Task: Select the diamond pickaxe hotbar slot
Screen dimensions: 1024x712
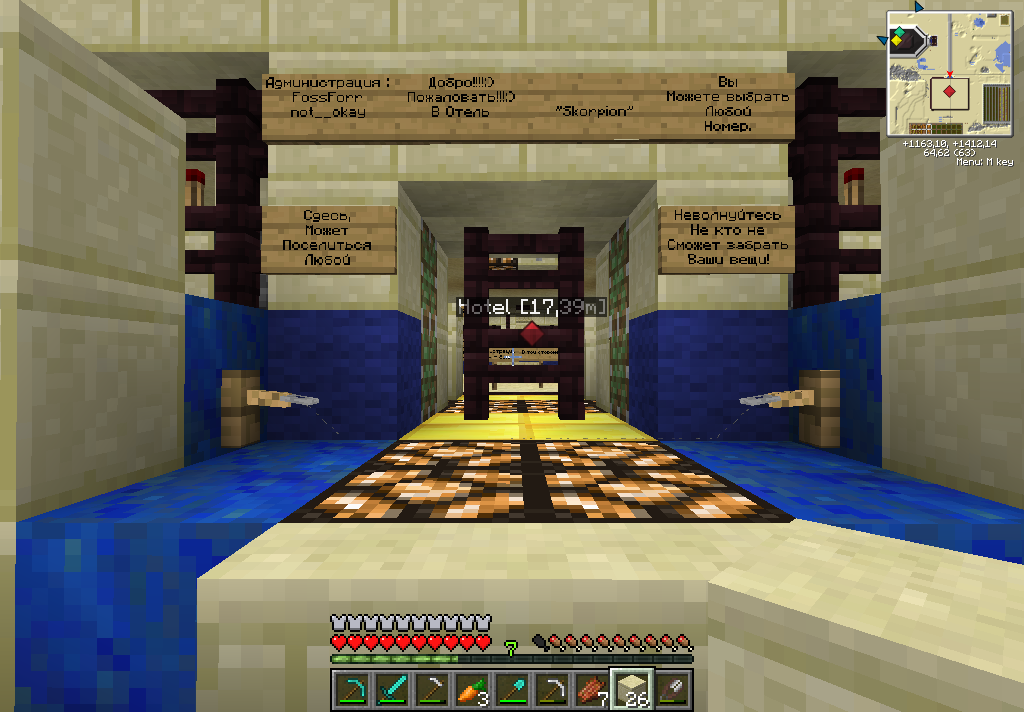Action: pos(351,688)
